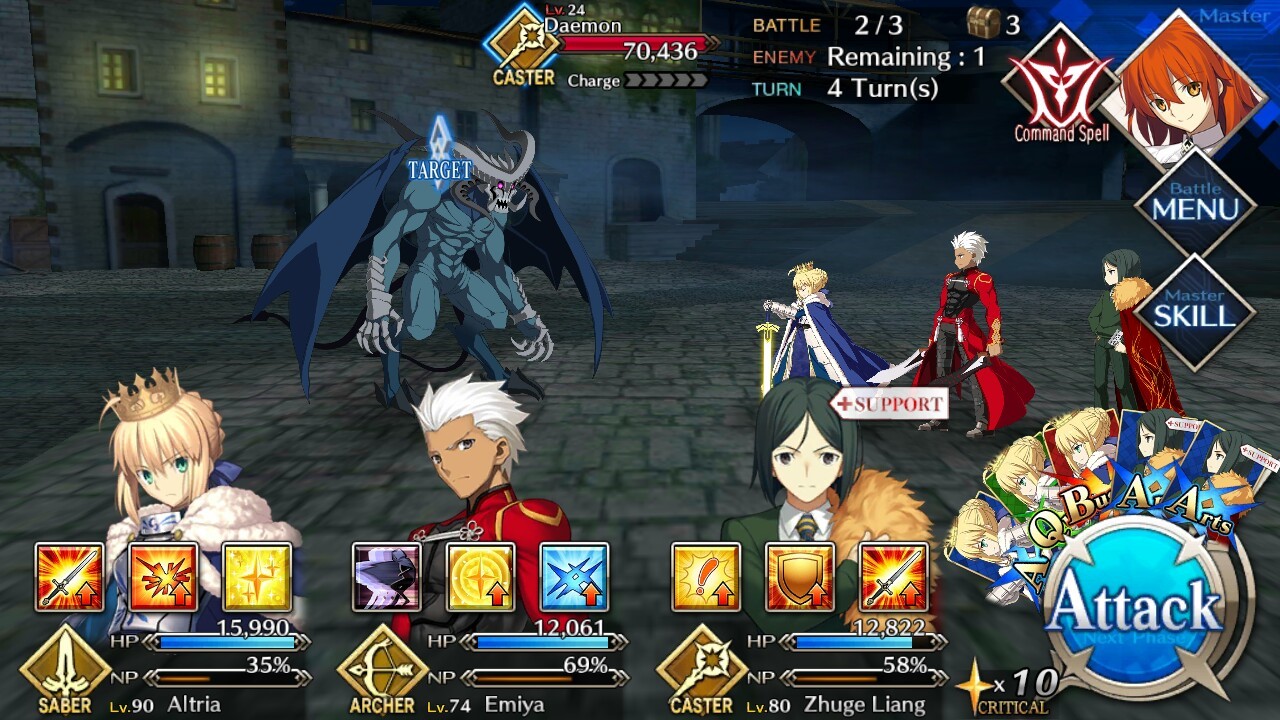Screen dimensions: 1280x720
Task: Activate Altria's golden sparkle skill
Action: [257, 577]
